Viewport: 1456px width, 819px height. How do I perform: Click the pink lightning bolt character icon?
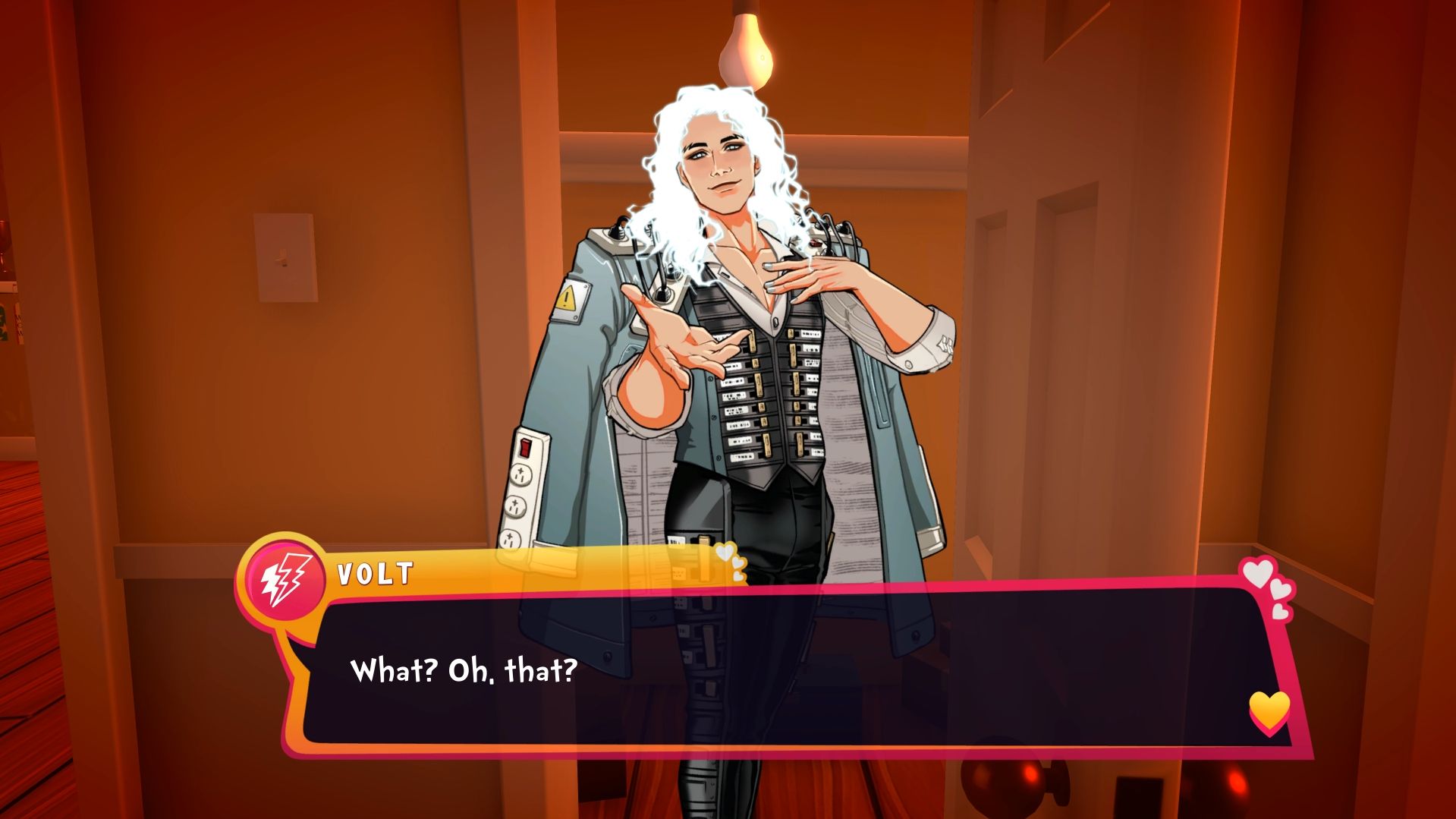[x=286, y=579]
